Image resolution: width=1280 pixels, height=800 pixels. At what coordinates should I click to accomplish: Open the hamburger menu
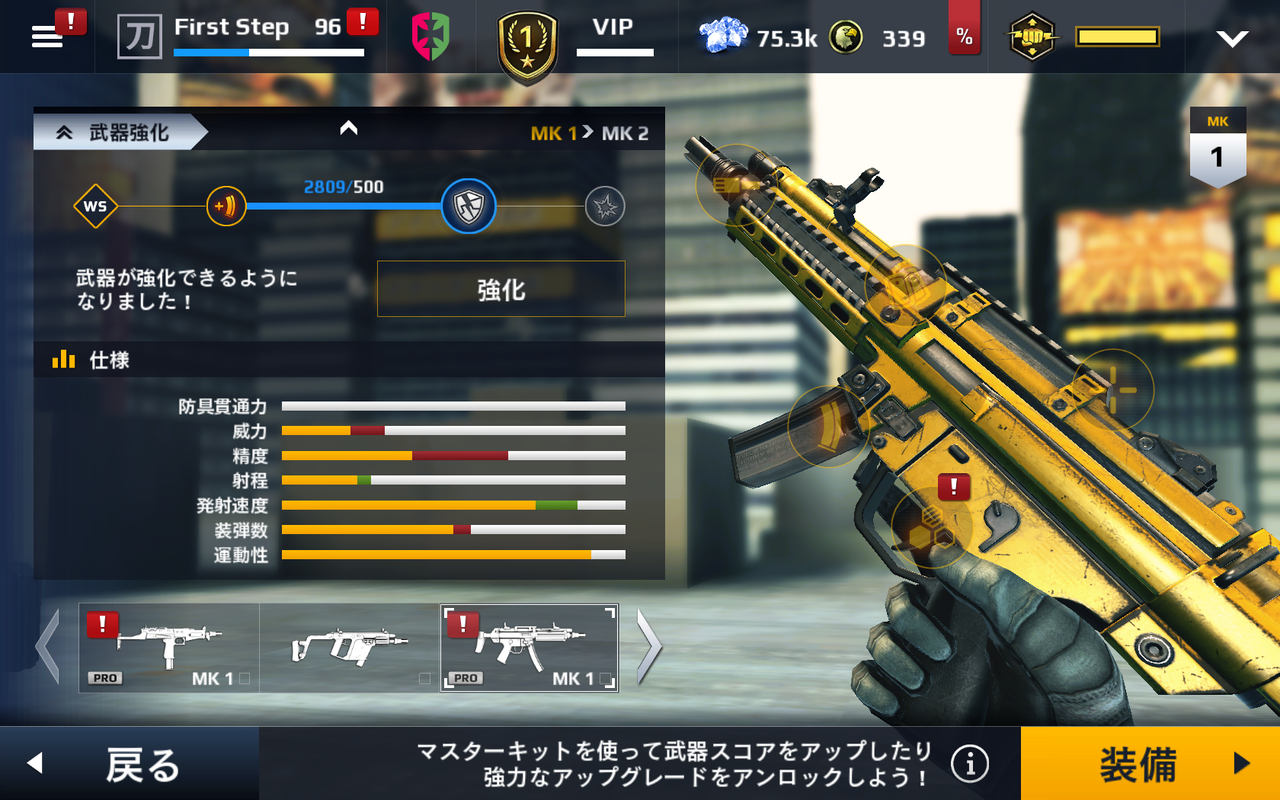pos(44,34)
